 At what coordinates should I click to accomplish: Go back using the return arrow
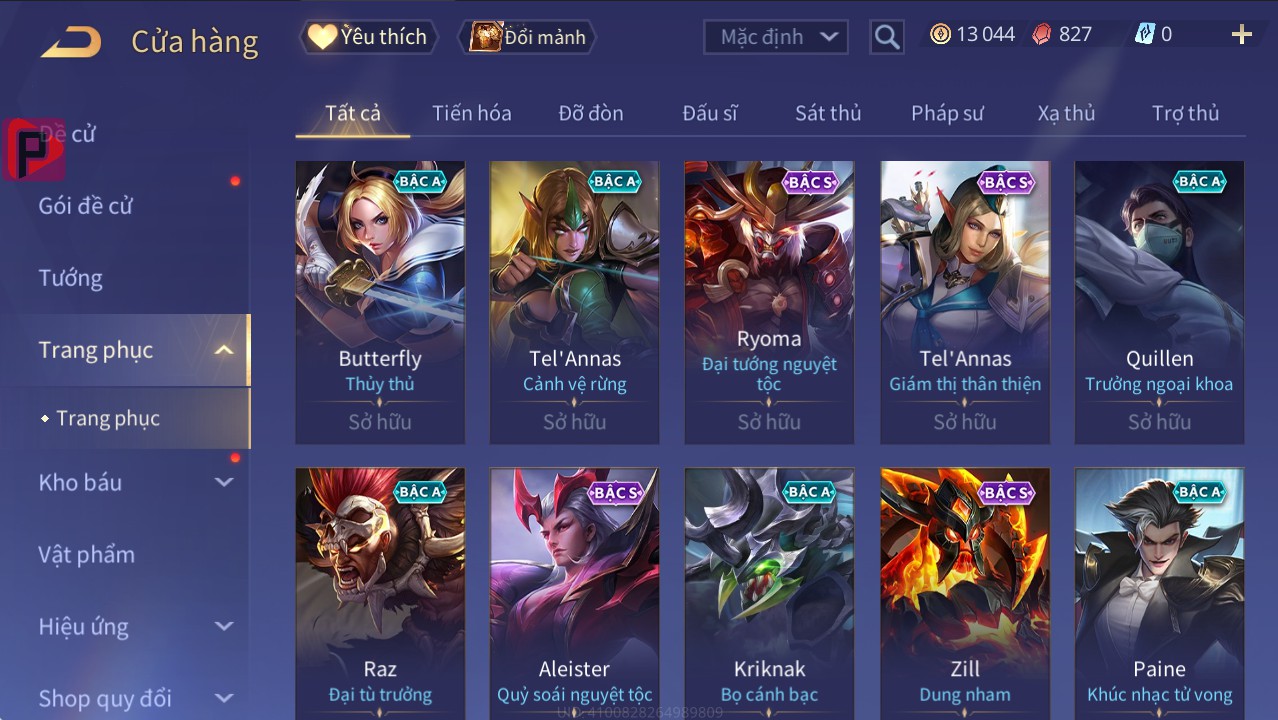coord(71,41)
